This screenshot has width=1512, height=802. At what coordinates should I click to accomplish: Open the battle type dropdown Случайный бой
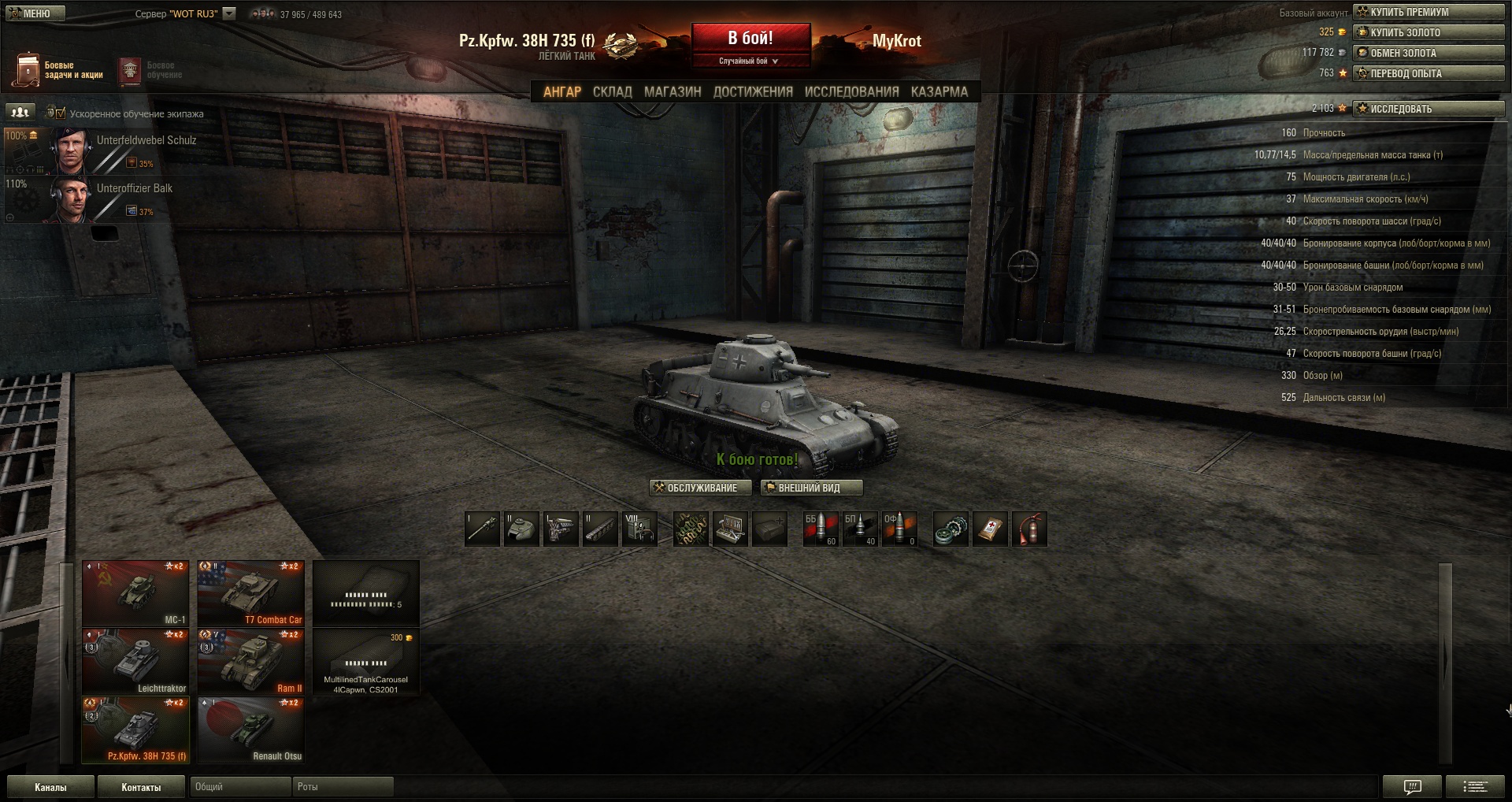coord(750,61)
